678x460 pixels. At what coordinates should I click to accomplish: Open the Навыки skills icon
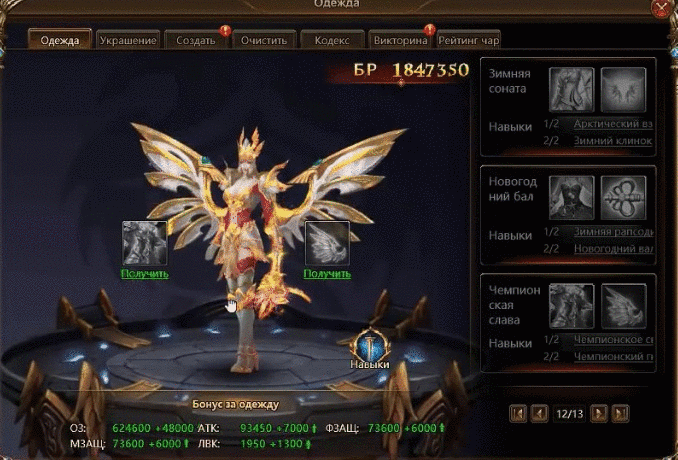point(369,344)
